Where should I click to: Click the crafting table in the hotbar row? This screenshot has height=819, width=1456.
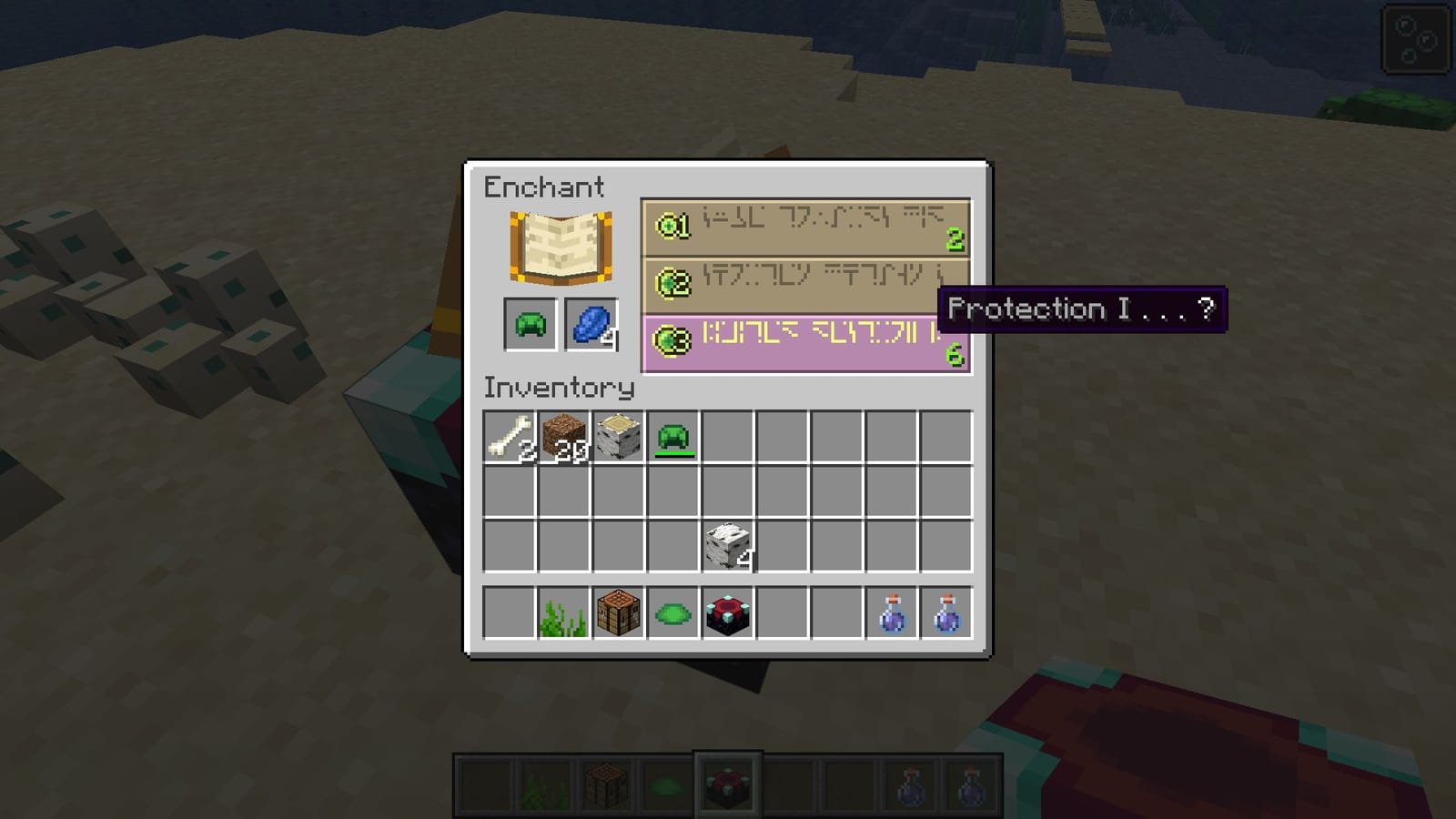click(x=618, y=613)
